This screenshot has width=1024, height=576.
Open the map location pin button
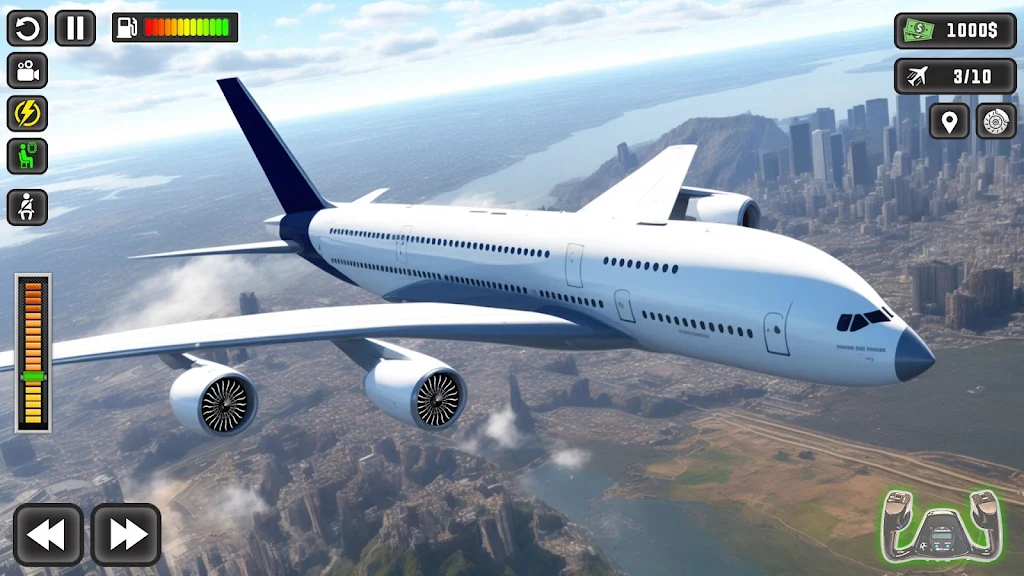pos(949,121)
